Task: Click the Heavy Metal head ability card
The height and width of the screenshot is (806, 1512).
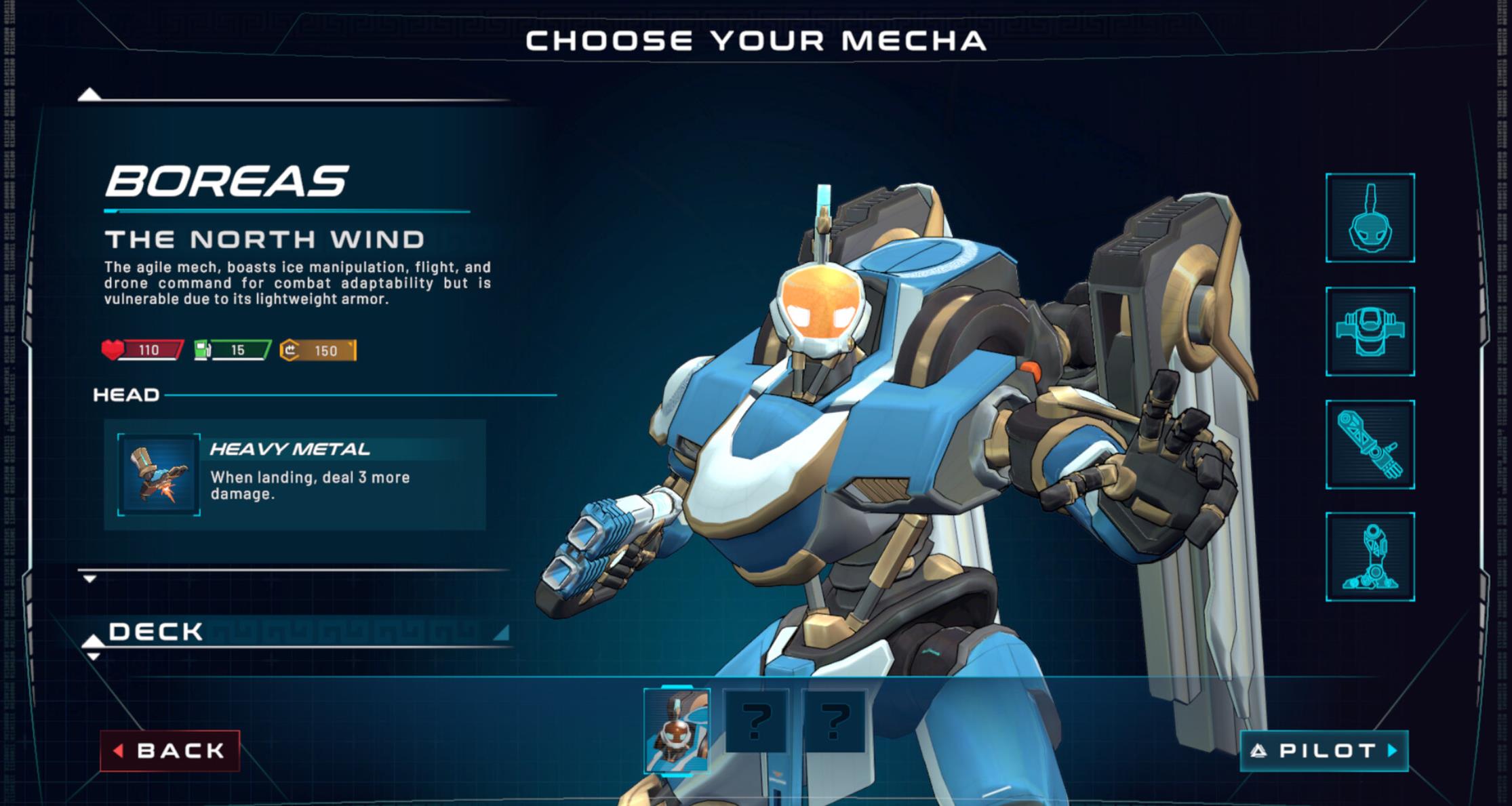Action: tap(295, 475)
